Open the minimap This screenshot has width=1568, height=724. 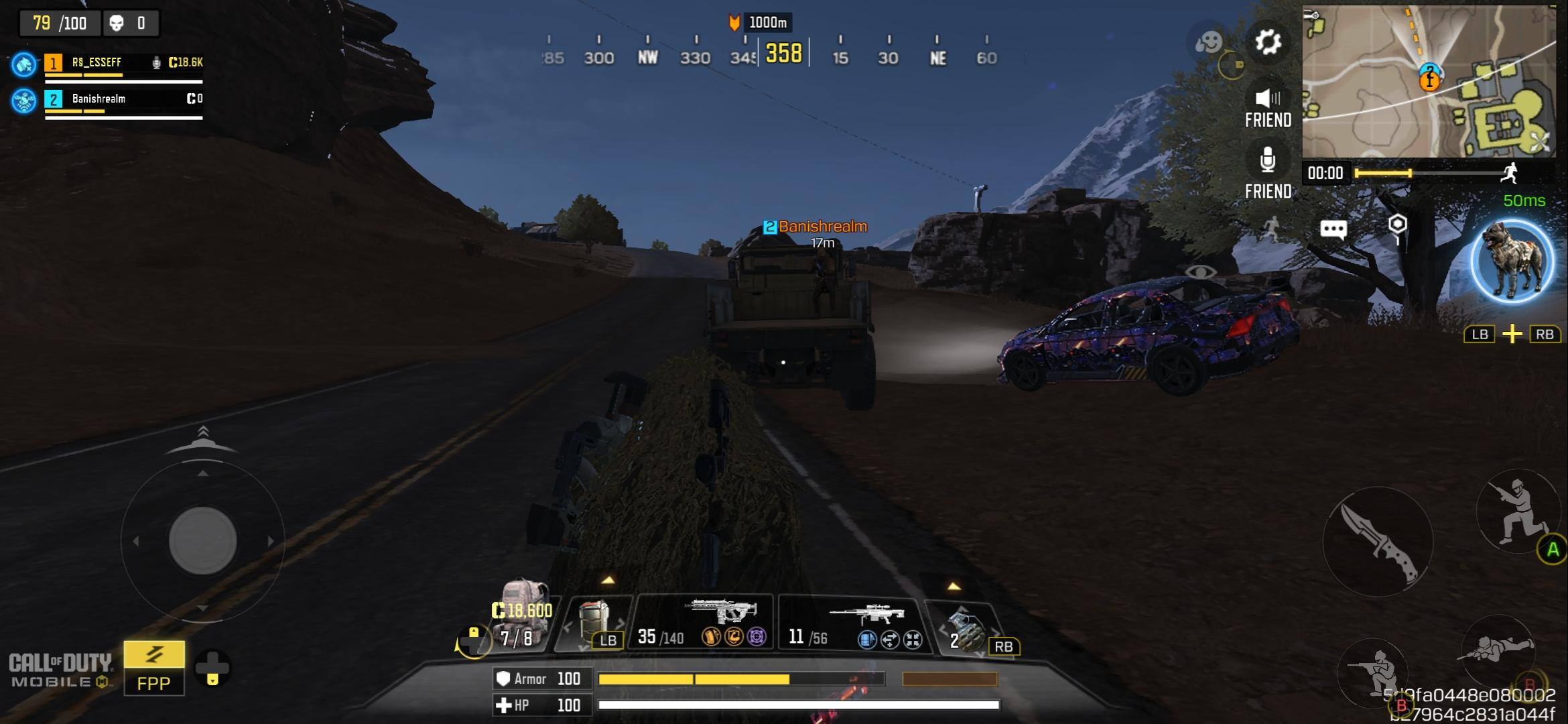click(x=1429, y=81)
